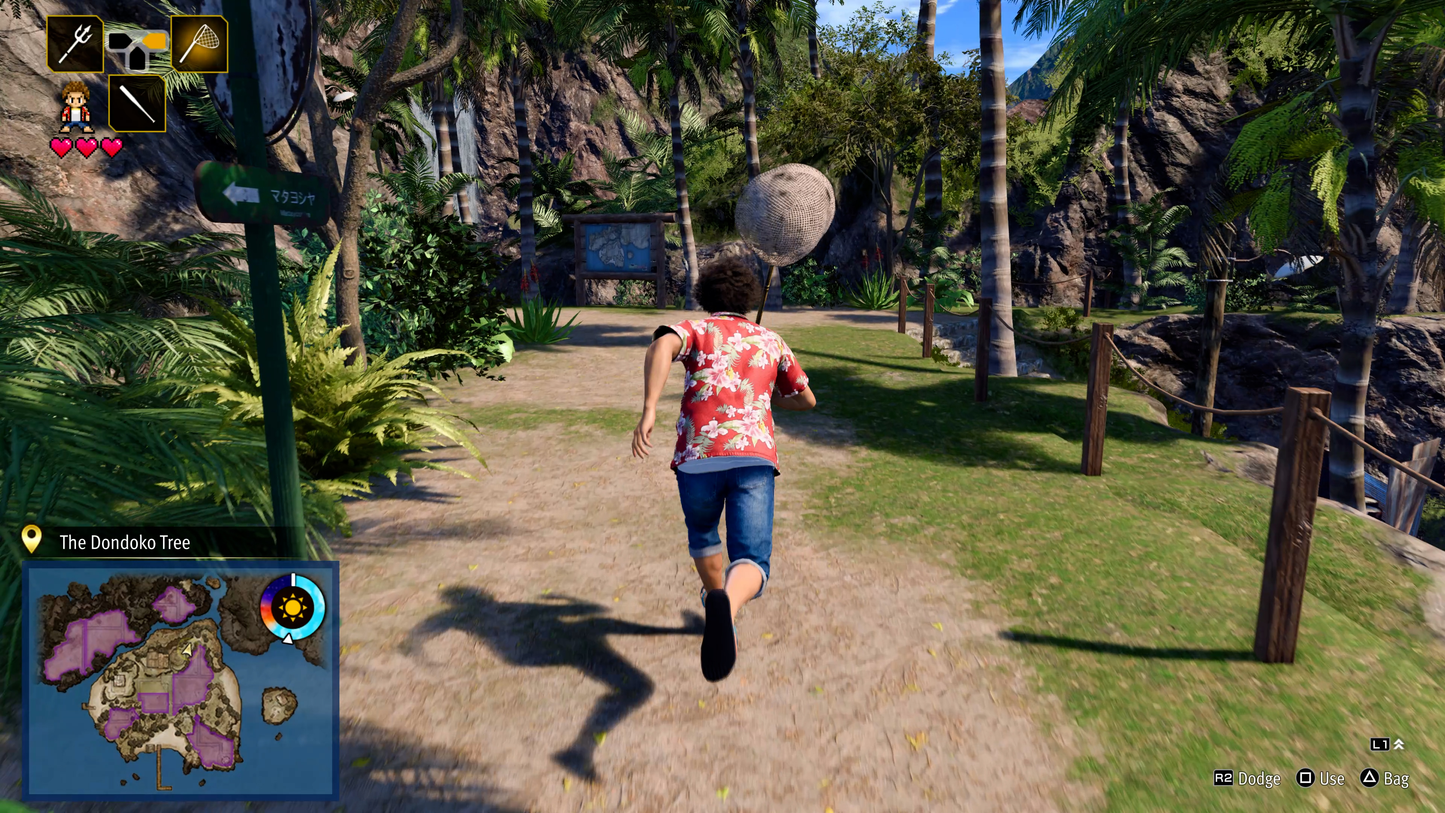Image resolution: width=1445 pixels, height=813 pixels.
Task: Click the R2 button prompt icon
Action: click(1225, 778)
